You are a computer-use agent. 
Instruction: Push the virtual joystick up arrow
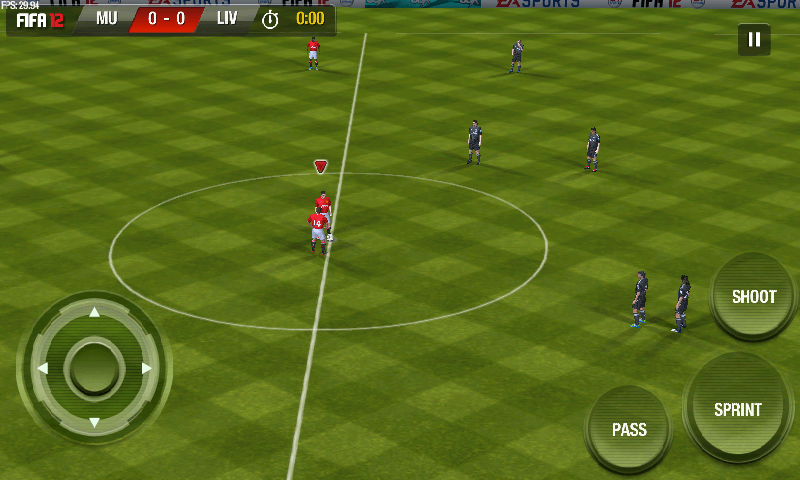pos(94,313)
